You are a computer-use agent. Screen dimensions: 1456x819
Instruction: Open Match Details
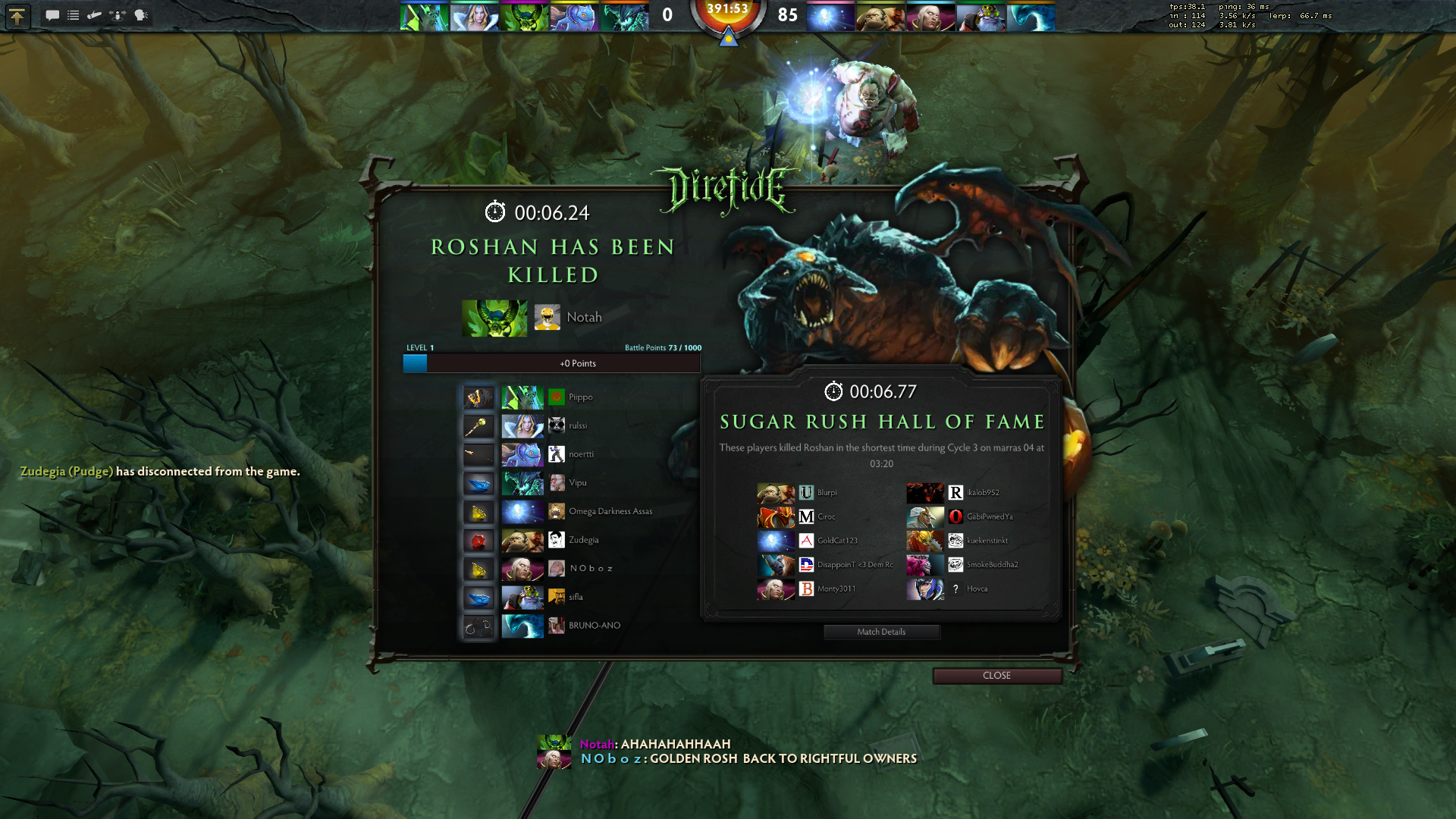click(881, 632)
